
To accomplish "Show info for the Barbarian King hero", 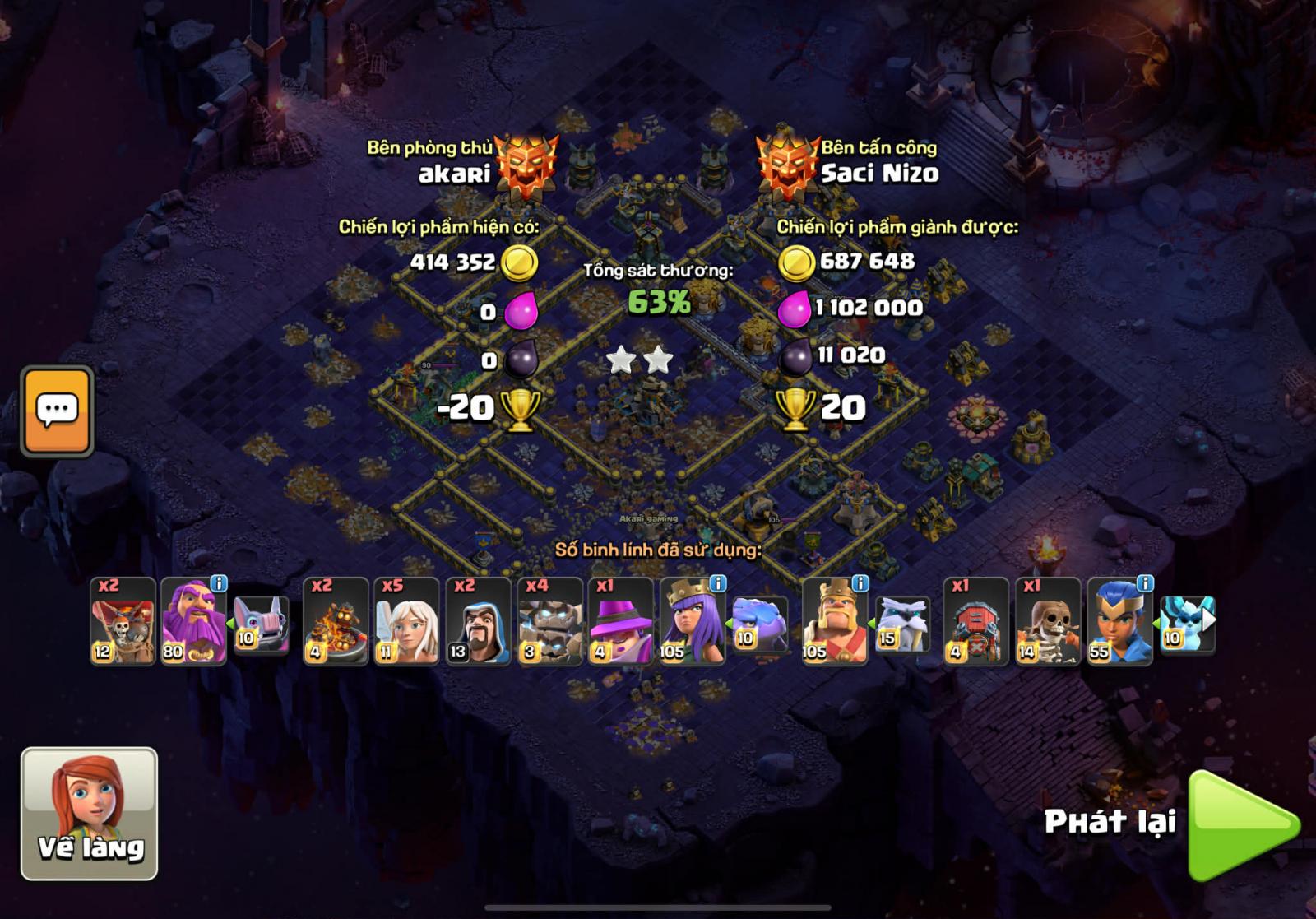I will 860,583.
